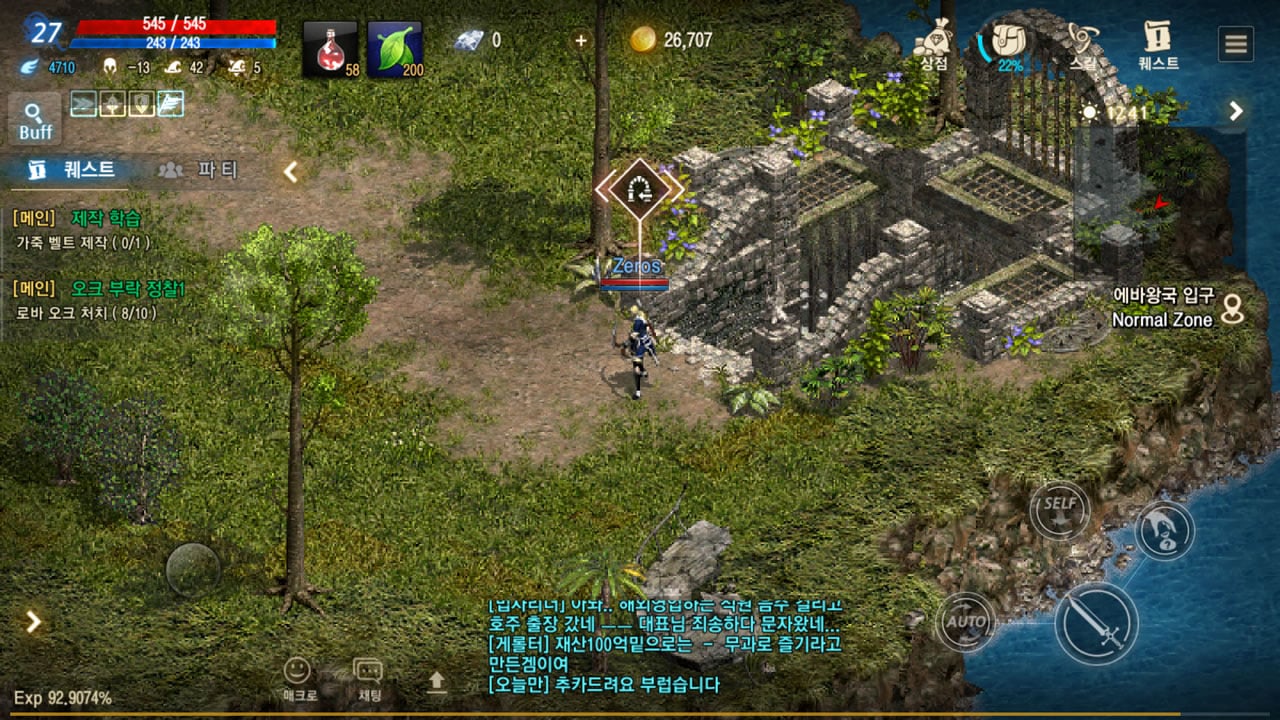The image size is (1280, 720).
Task: Tap the sword attack button
Action: click(1096, 623)
